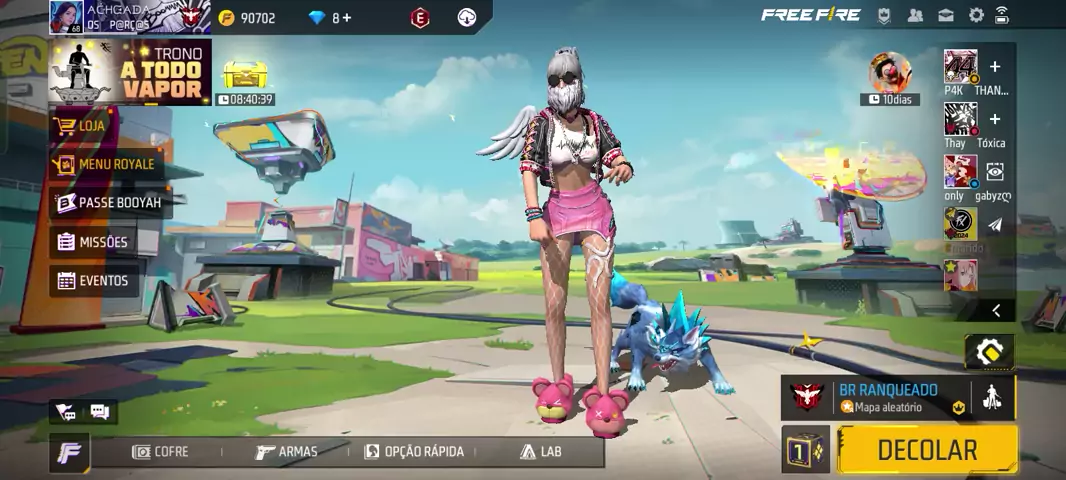
Task: Open the Loja shop menu
Action: point(90,126)
